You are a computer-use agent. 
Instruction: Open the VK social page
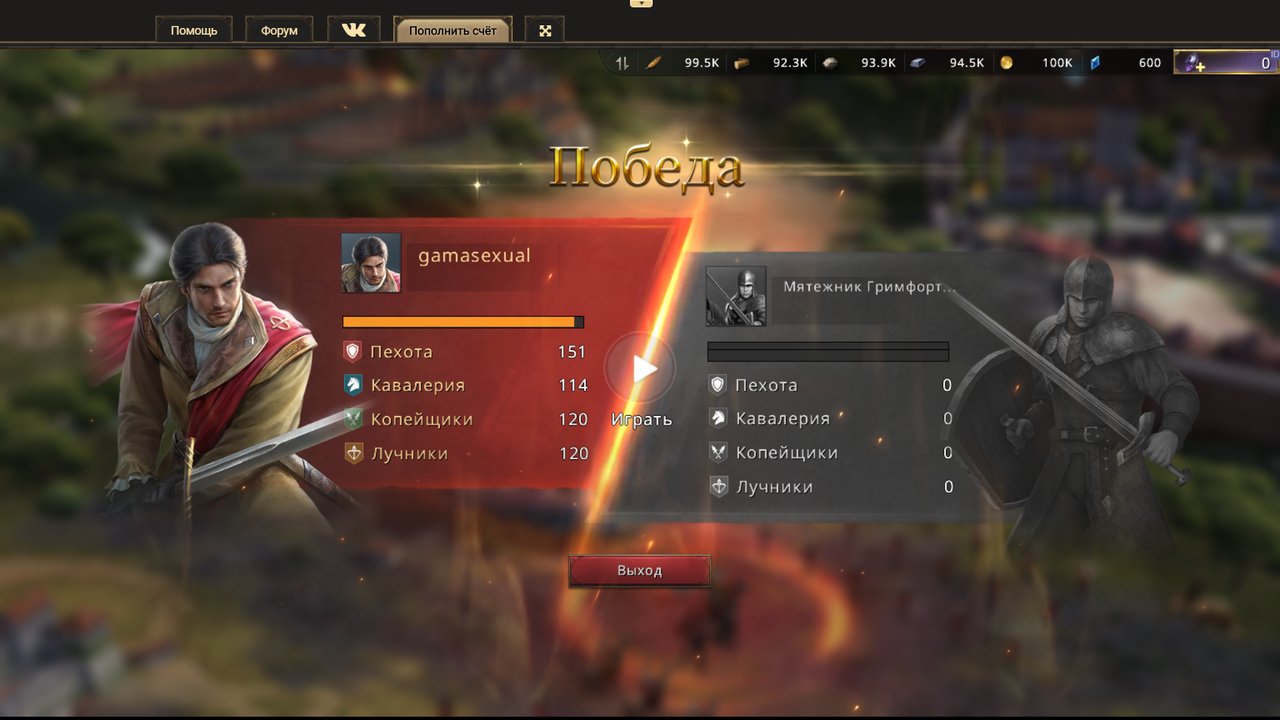click(x=354, y=30)
